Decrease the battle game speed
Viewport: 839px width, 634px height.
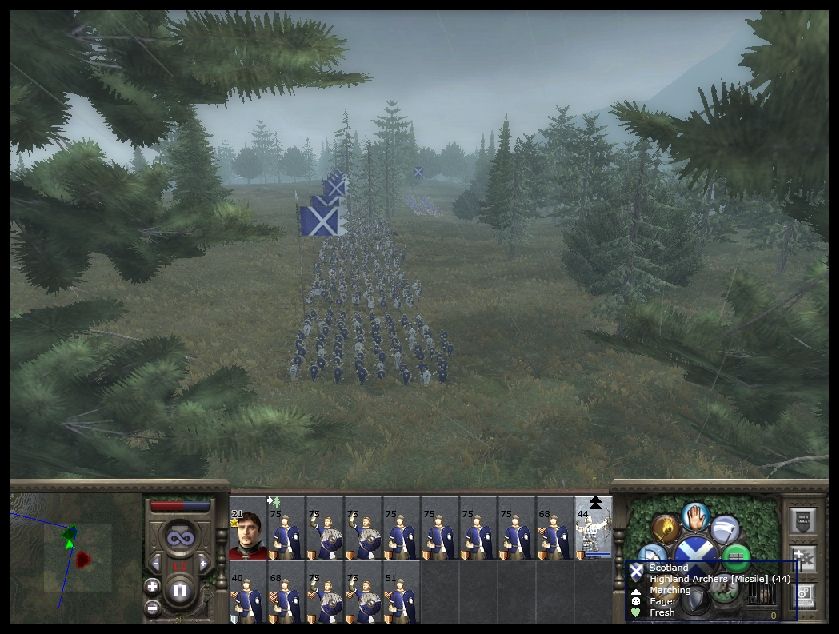click(x=156, y=564)
